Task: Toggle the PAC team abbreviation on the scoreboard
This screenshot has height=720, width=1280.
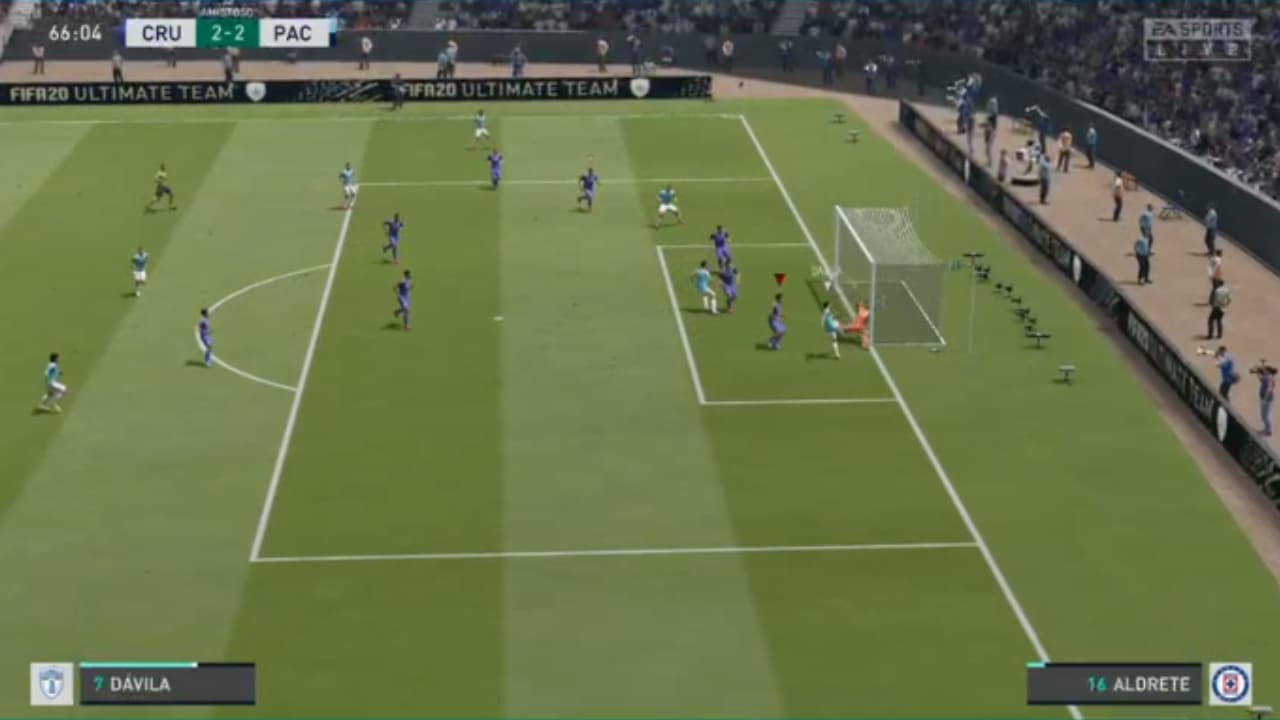Action: point(294,32)
